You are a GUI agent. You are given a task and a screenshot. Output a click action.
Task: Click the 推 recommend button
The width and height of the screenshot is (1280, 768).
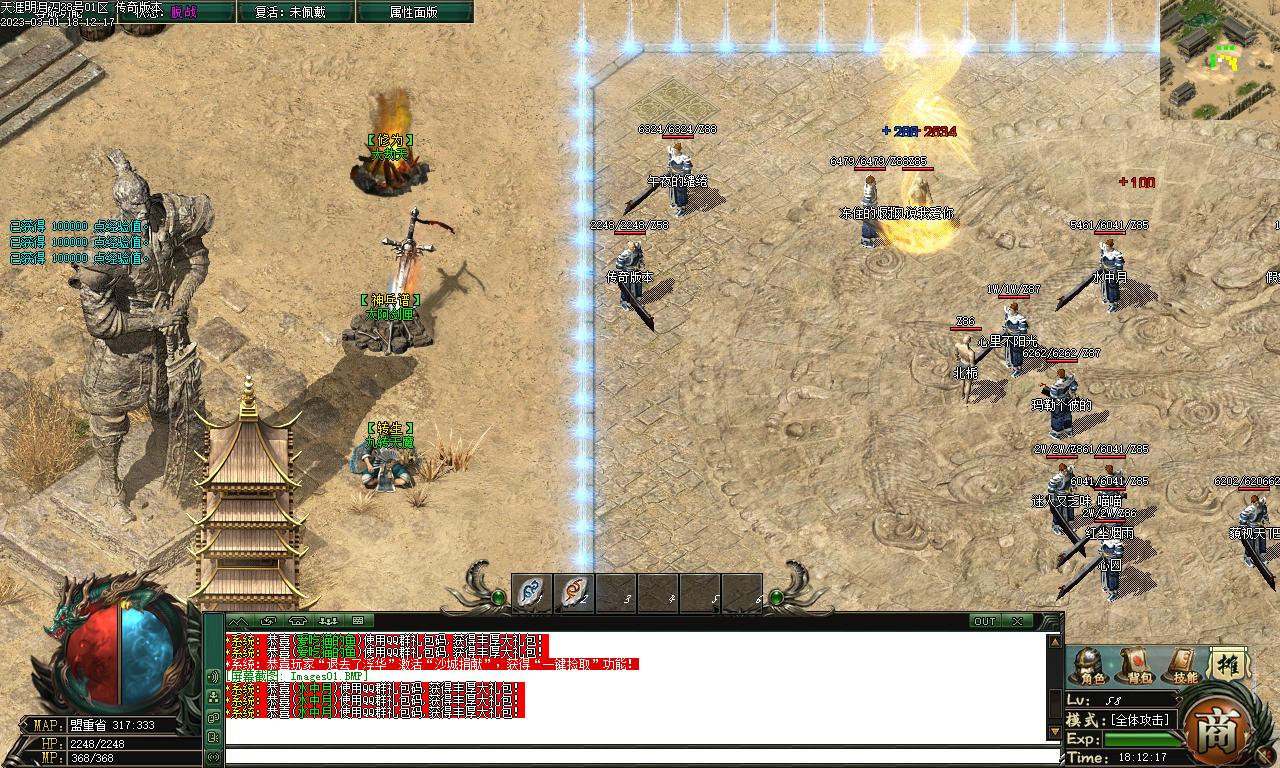coord(1227,665)
